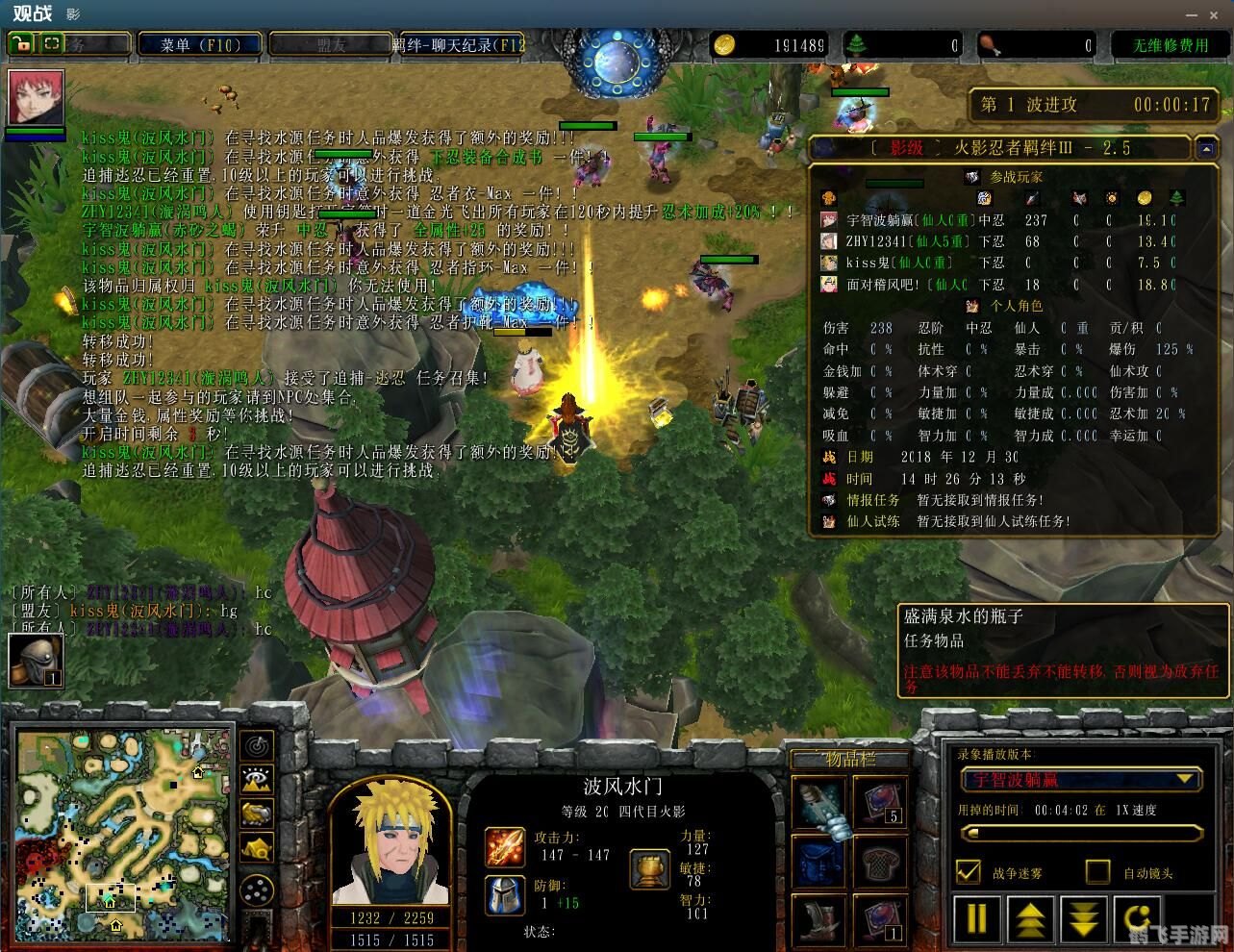Click the lock icon on the top toolbar
This screenshot has width=1234, height=952.
(20, 43)
